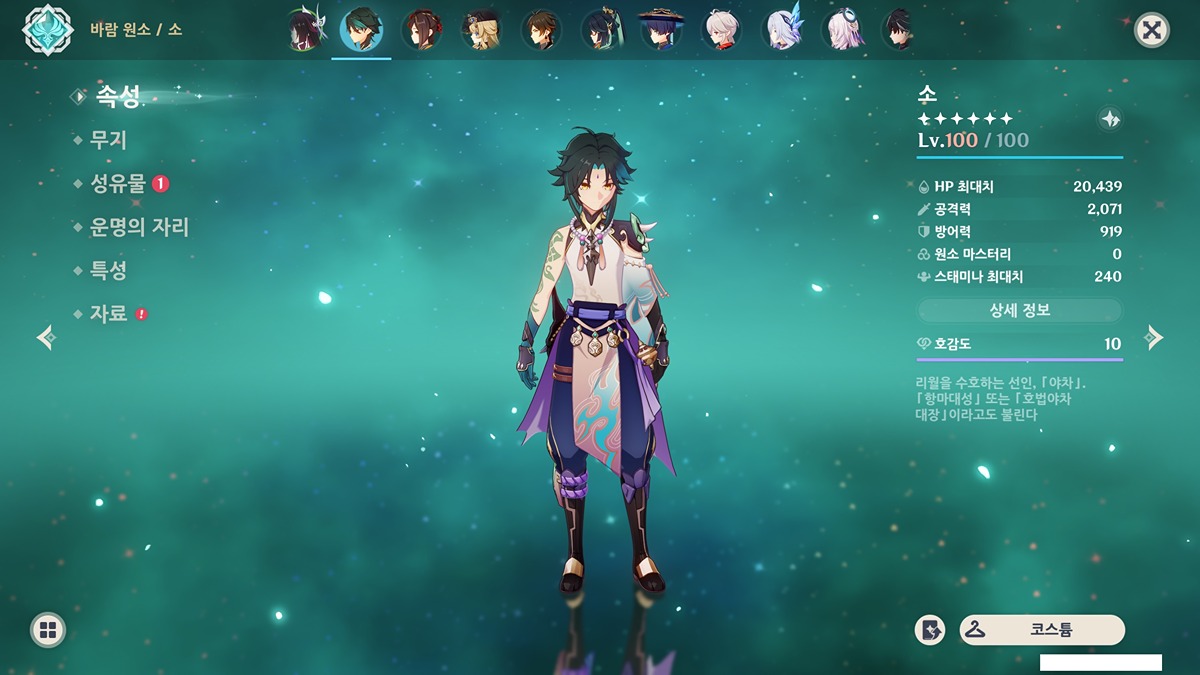Show the 자료 (Profile) section
This screenshot has height=675, width=1200.
tap(108, 314)
